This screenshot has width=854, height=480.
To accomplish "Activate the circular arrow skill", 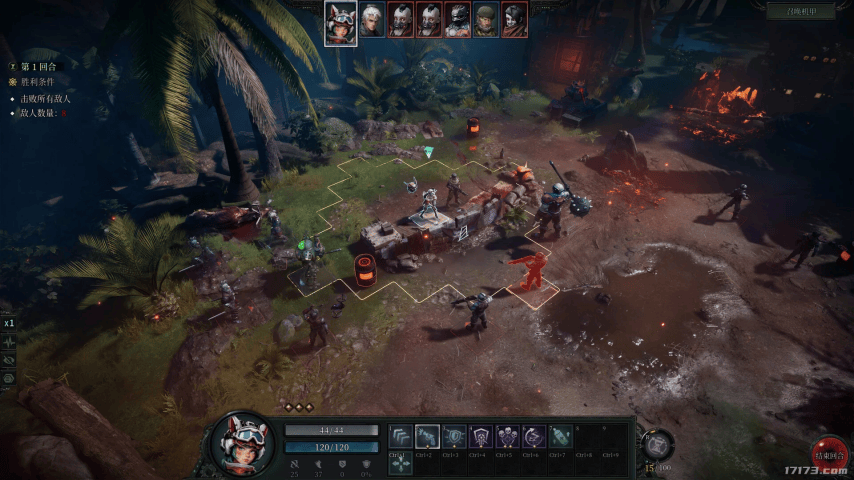I will pos(534,436).
